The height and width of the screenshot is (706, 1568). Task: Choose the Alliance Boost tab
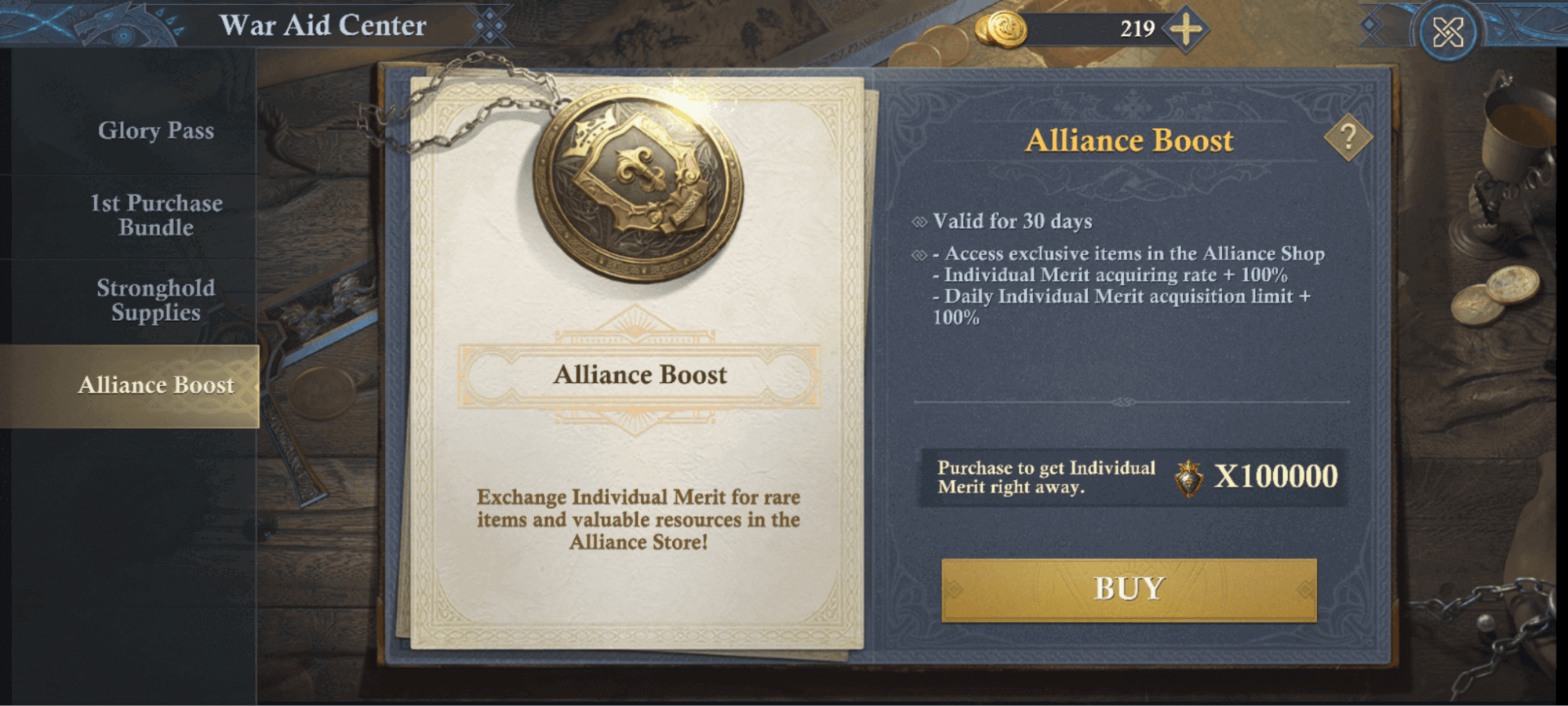pyautogui.click(x=155, y=385)
